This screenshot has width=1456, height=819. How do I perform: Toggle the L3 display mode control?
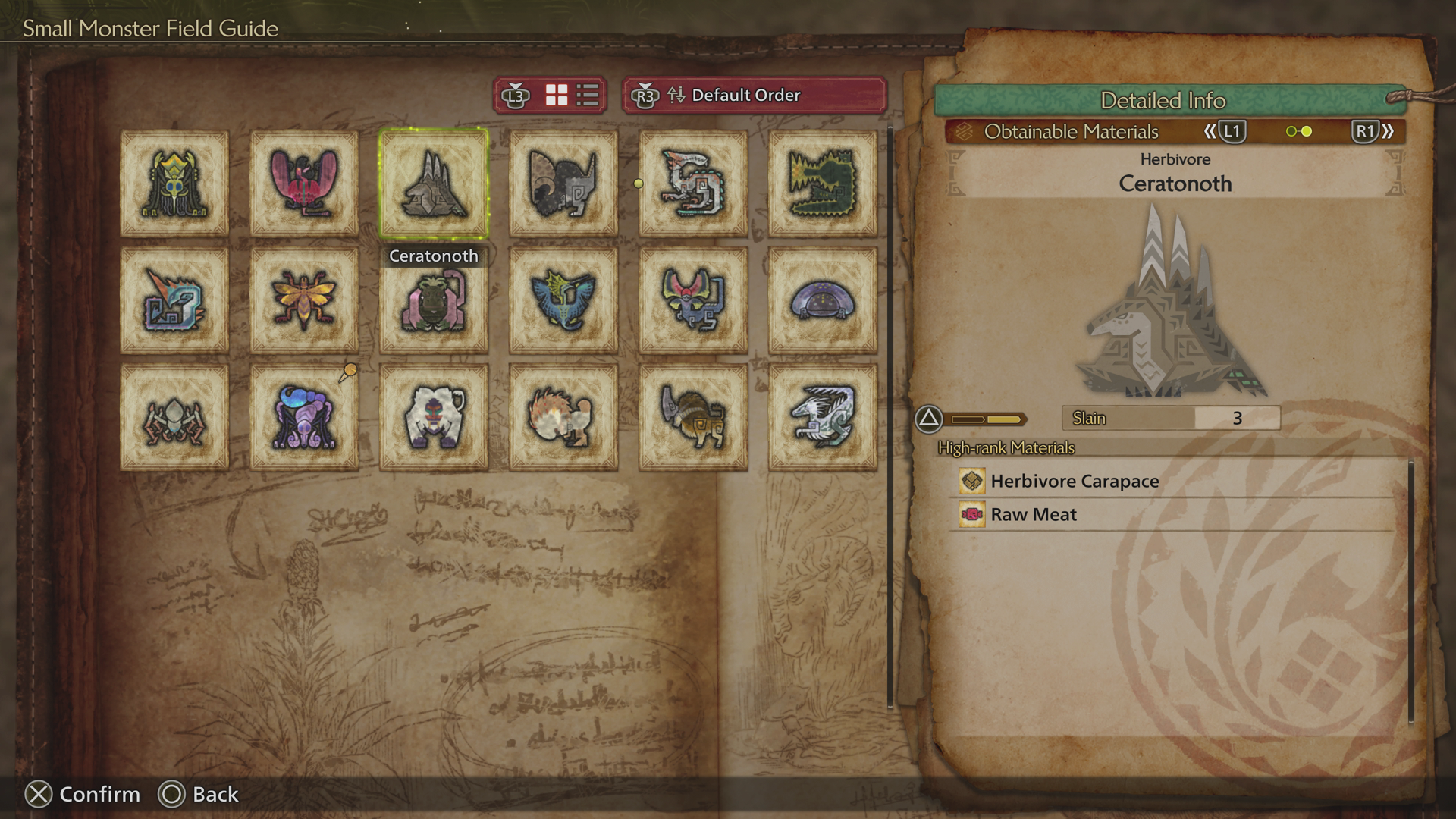[x=516, y=96]
